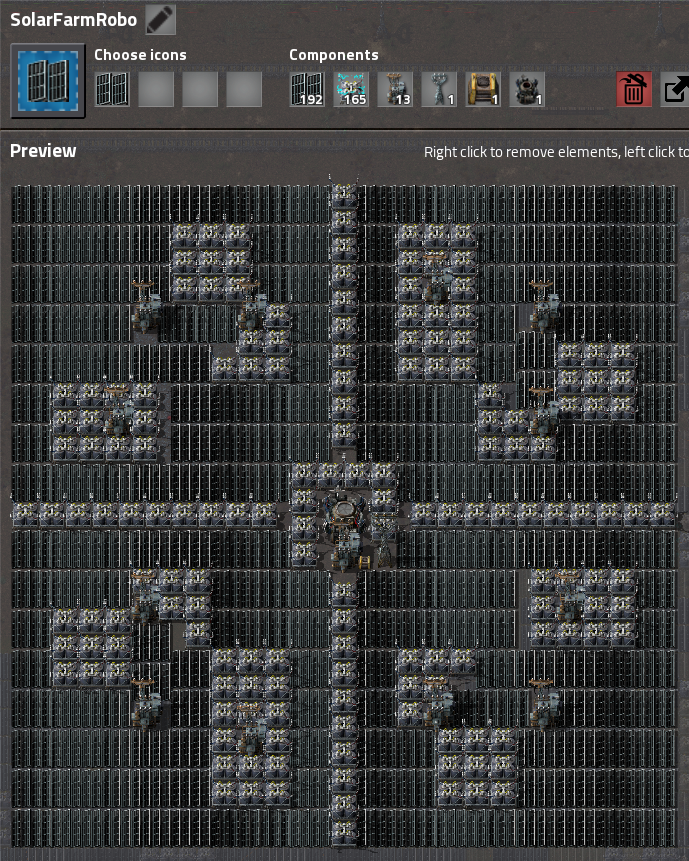Select the substation component slot

pyautogui.click(x=439, y=89)
